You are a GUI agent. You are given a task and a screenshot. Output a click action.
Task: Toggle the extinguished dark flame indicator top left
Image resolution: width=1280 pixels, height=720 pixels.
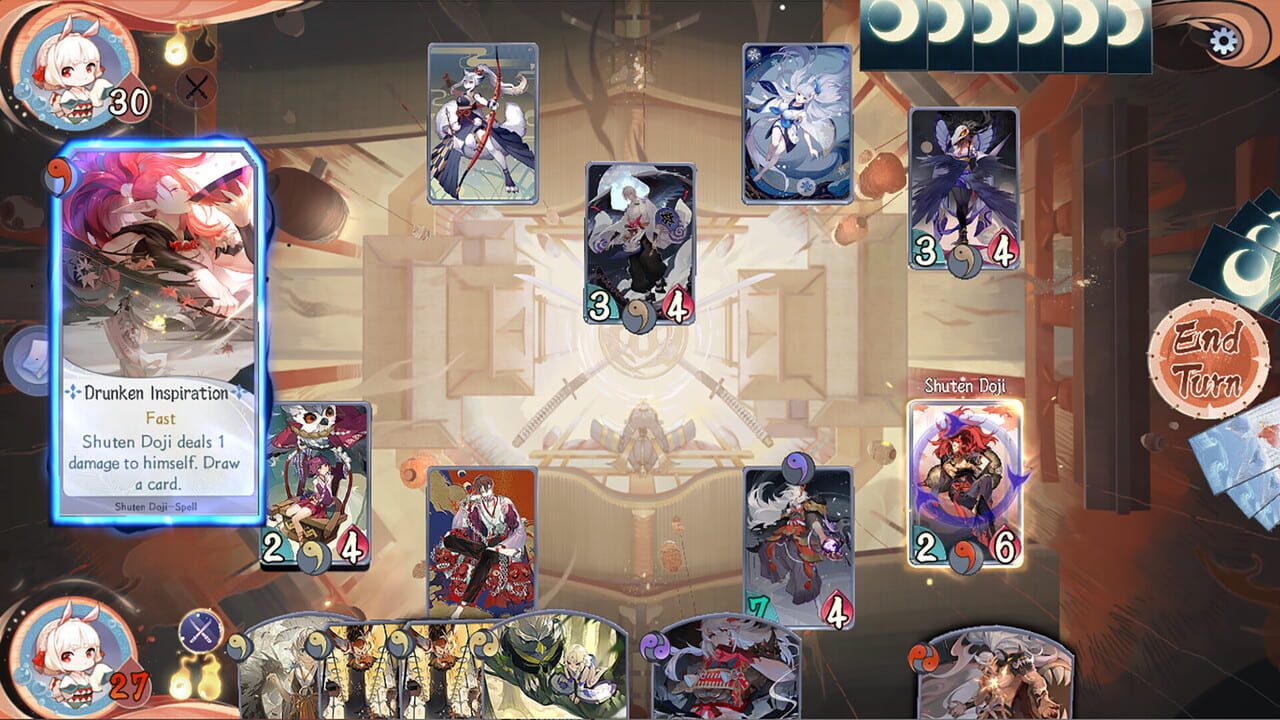205,48
